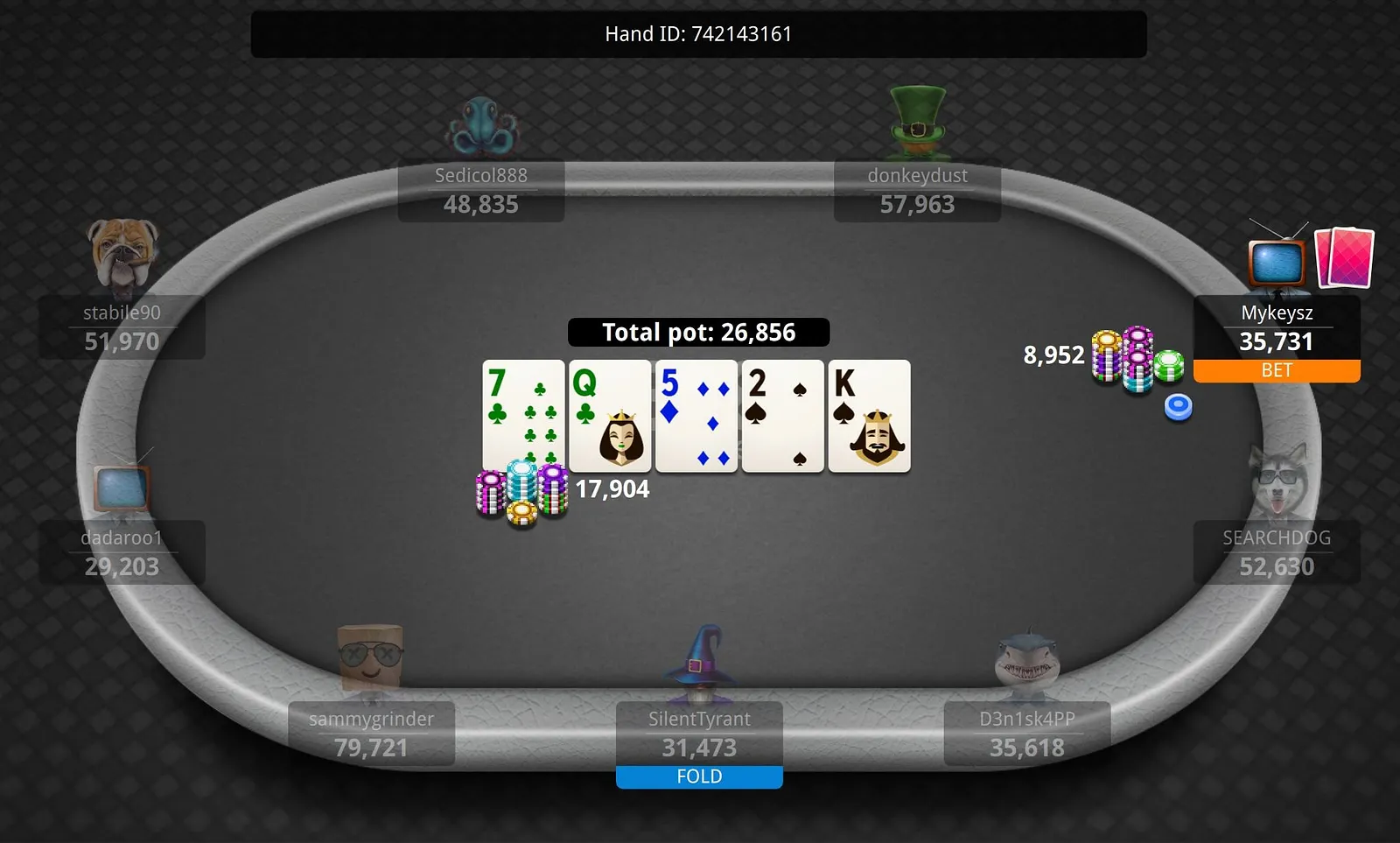This screenshot has height=843, width=1400.
Task: Open dadaroo1's seat name plate
Action: [122, 552]
